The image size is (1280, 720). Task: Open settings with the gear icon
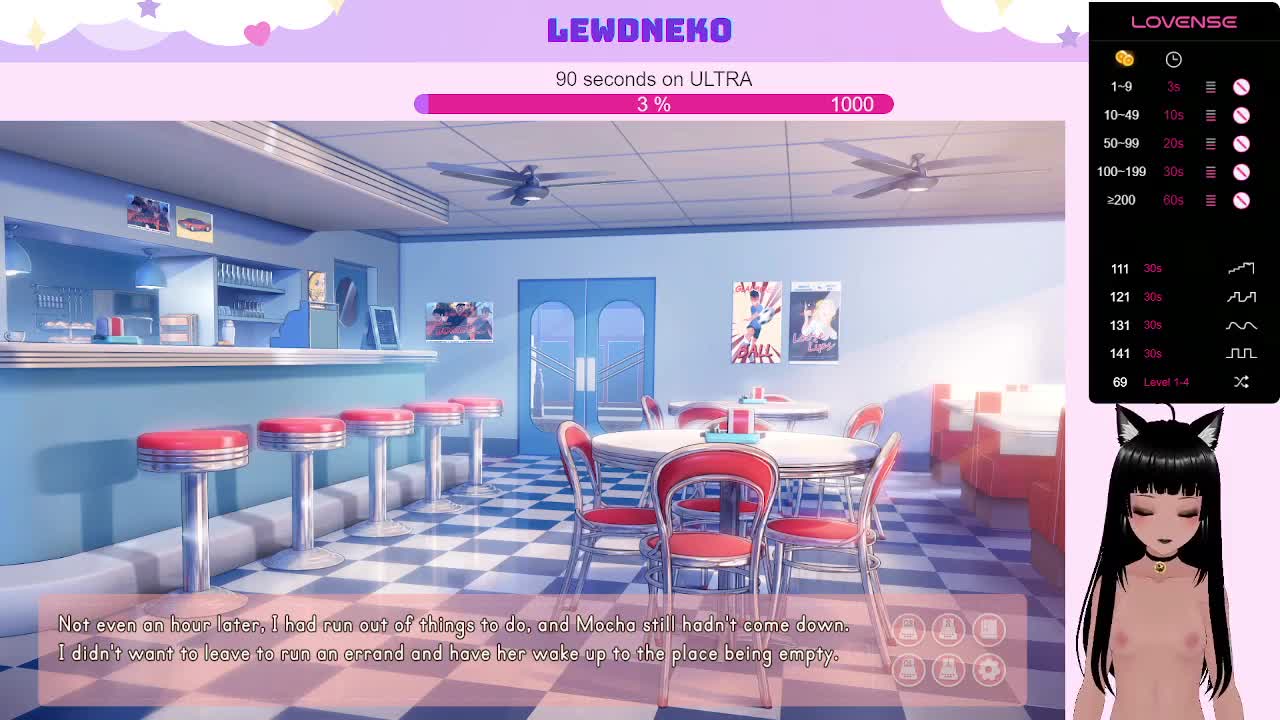(x=989, y=669)
